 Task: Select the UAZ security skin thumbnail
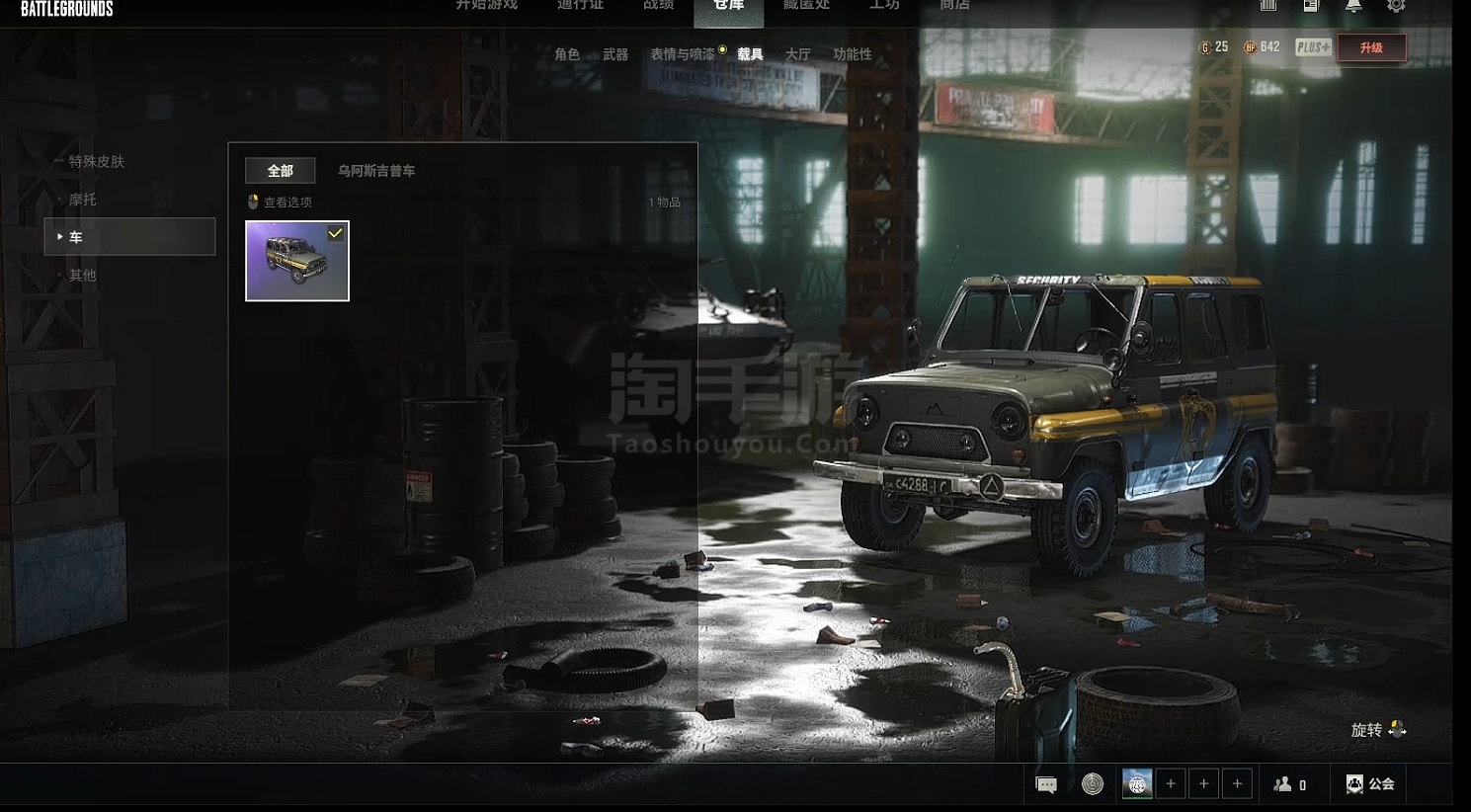click(x=297, y=261)
